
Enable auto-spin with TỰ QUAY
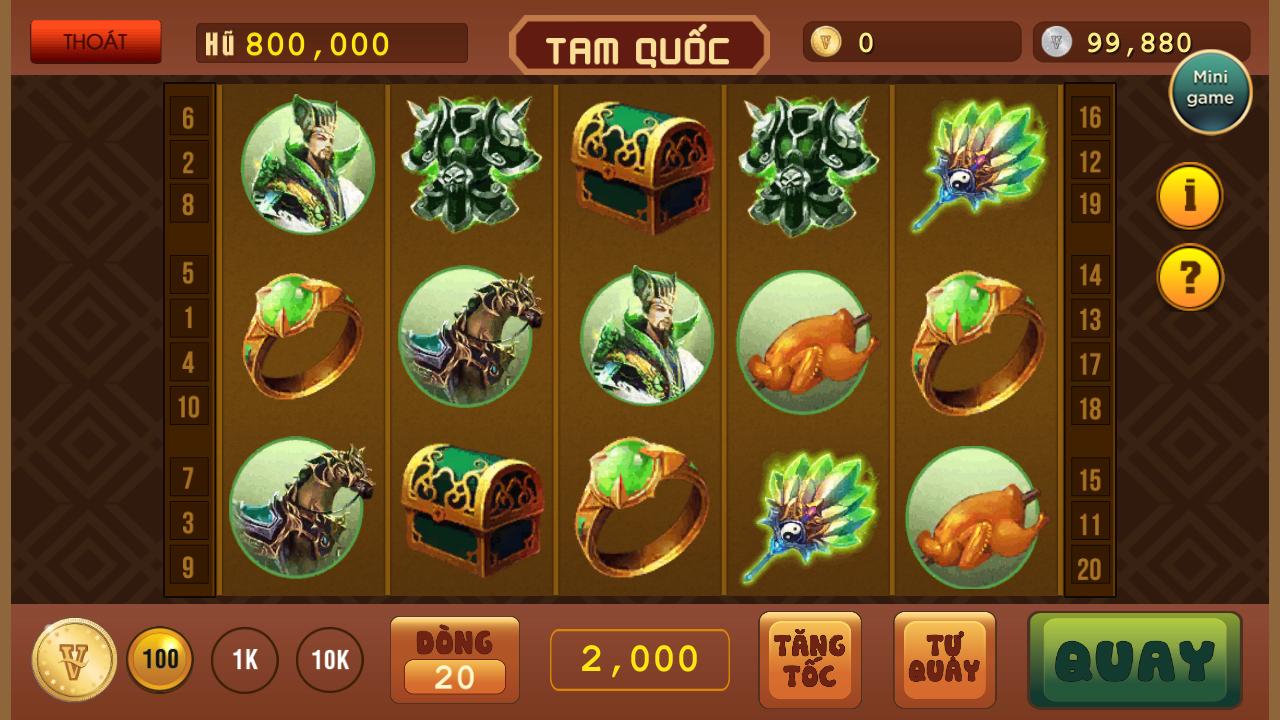point(944,660)
